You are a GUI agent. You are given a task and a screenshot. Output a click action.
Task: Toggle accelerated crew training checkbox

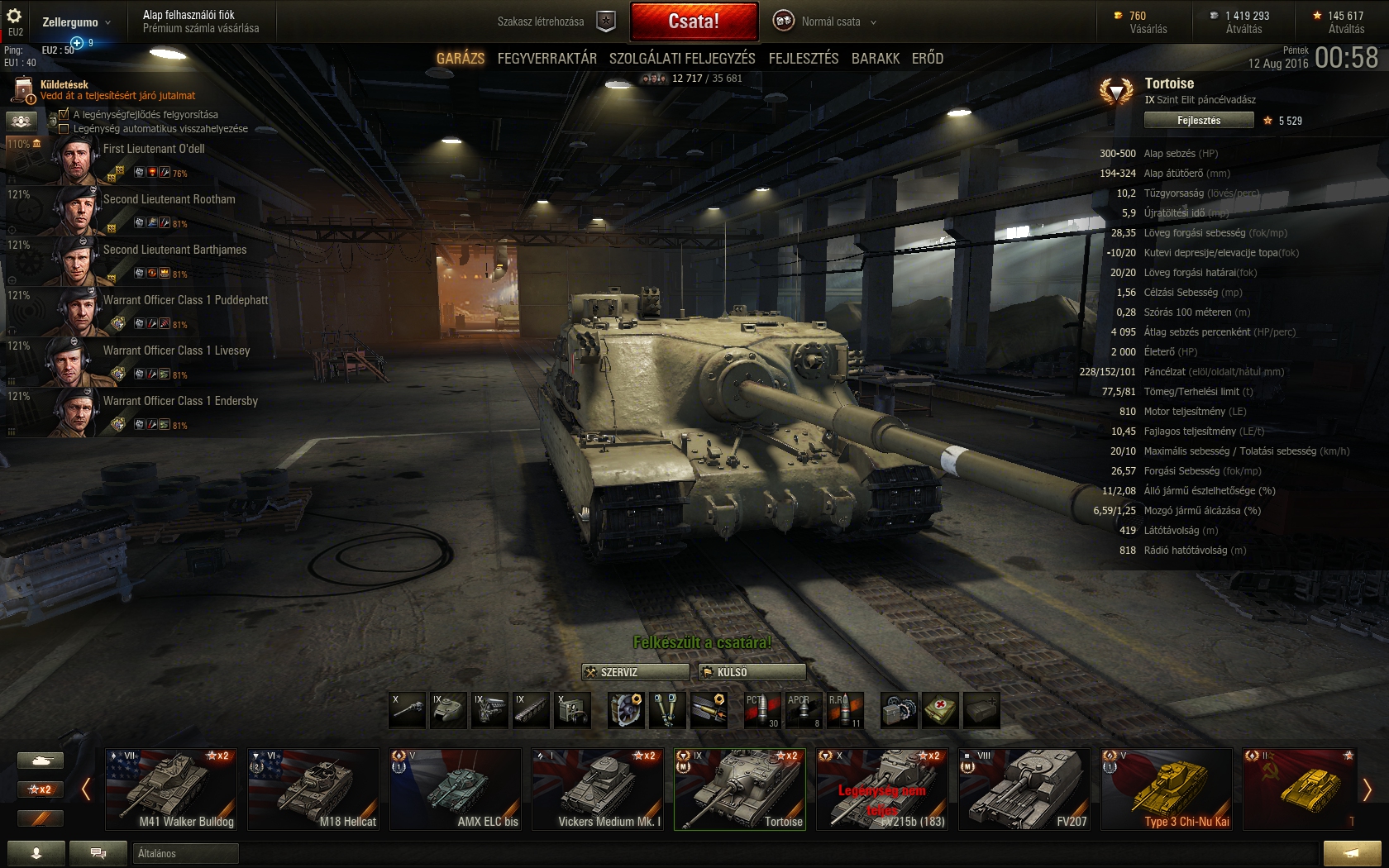(x=64, y=115)
